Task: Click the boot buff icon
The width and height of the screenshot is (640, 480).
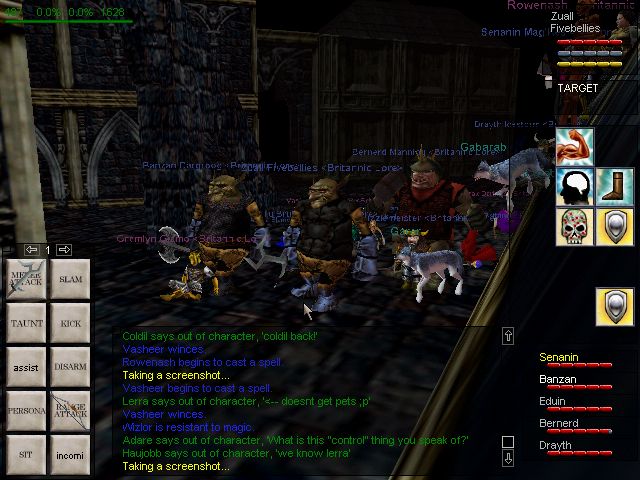Action: point(614,186)
